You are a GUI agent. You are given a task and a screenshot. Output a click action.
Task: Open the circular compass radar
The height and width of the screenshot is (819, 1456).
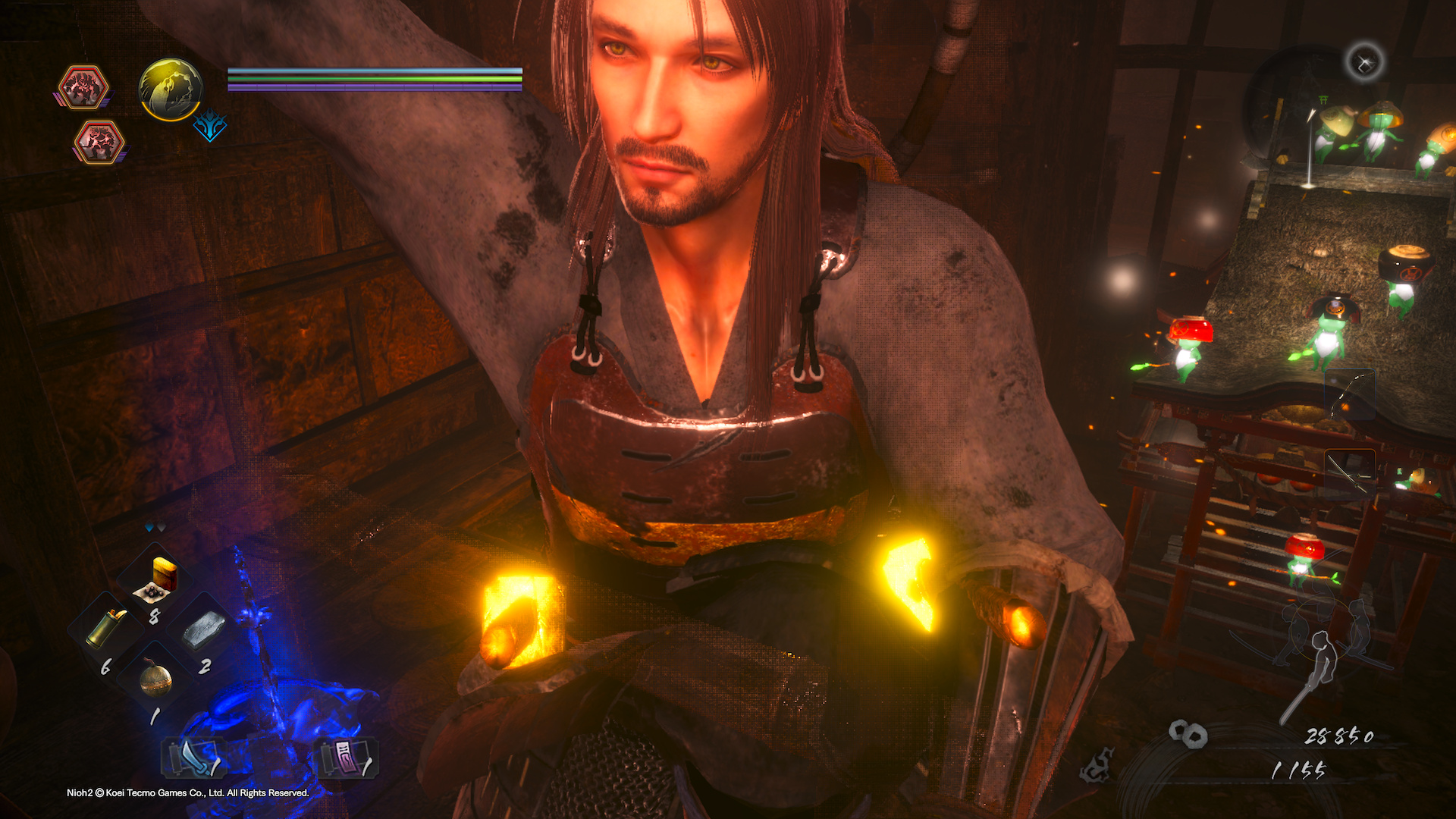1363,62
